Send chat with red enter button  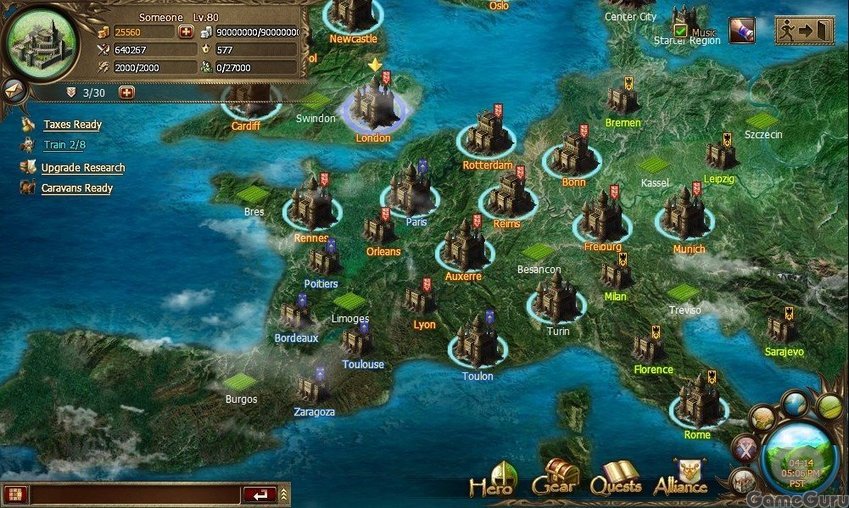click(x=259, y=494)
